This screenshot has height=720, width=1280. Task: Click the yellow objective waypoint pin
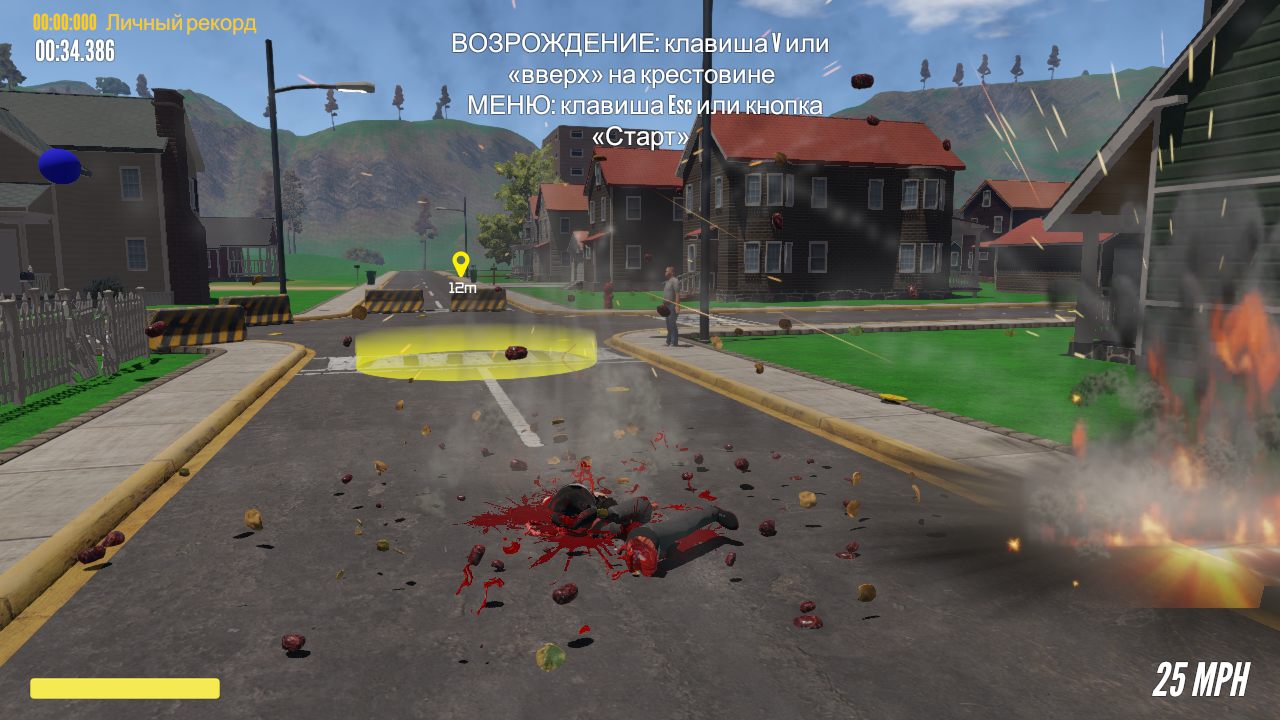point(460,263)
